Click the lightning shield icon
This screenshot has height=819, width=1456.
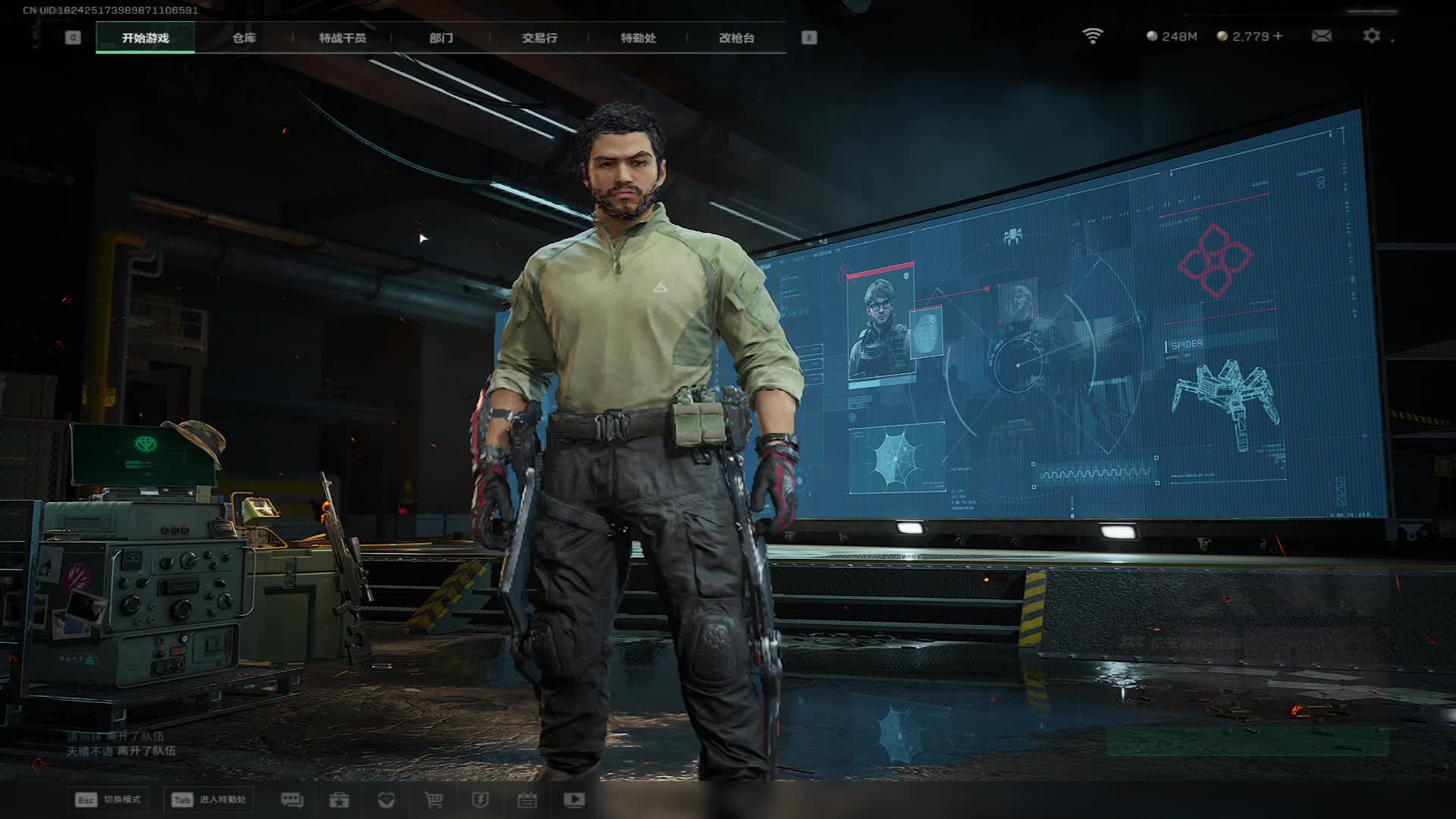tap(480, 800)
